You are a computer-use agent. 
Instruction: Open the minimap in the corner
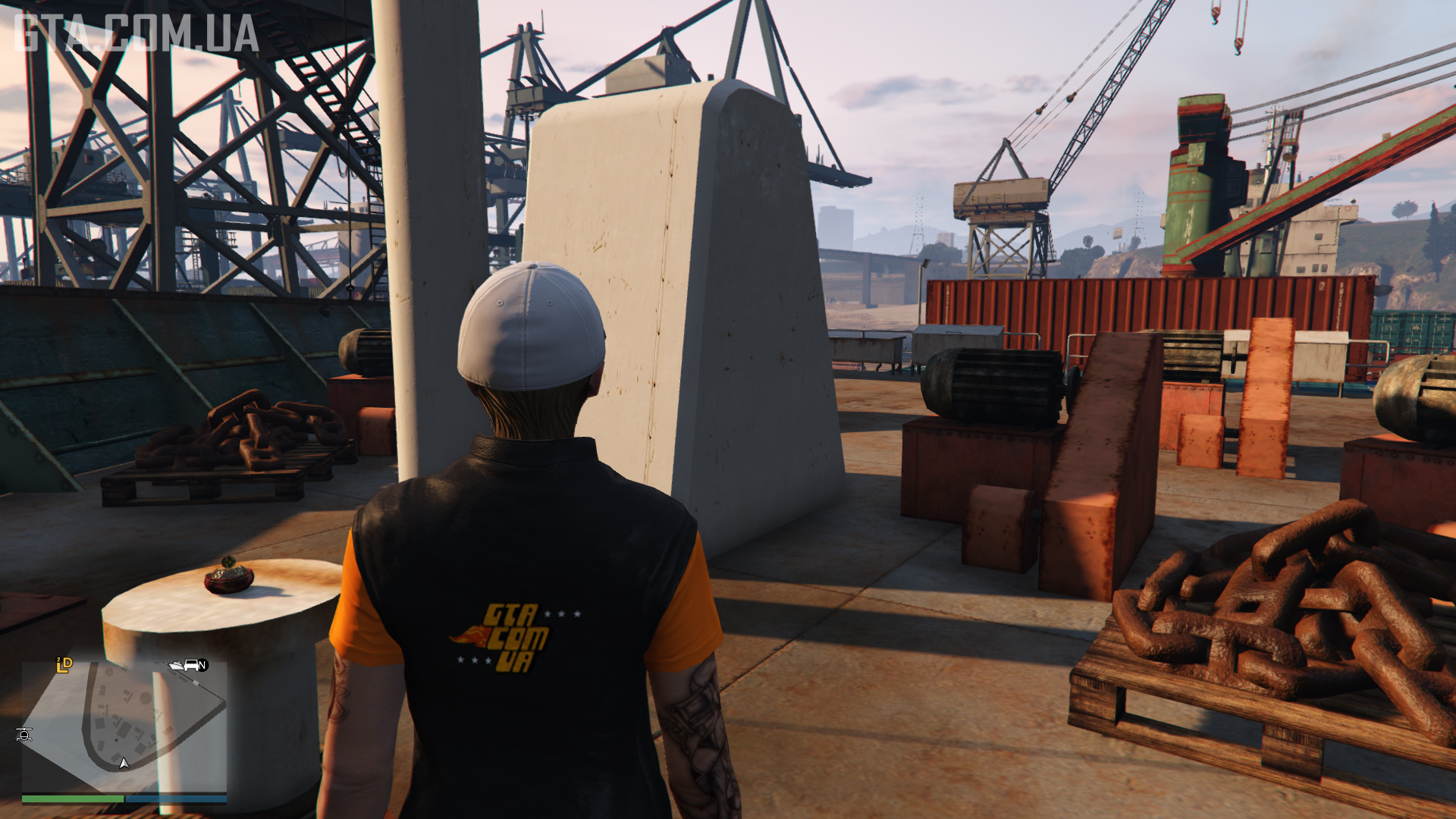point(124,726)
